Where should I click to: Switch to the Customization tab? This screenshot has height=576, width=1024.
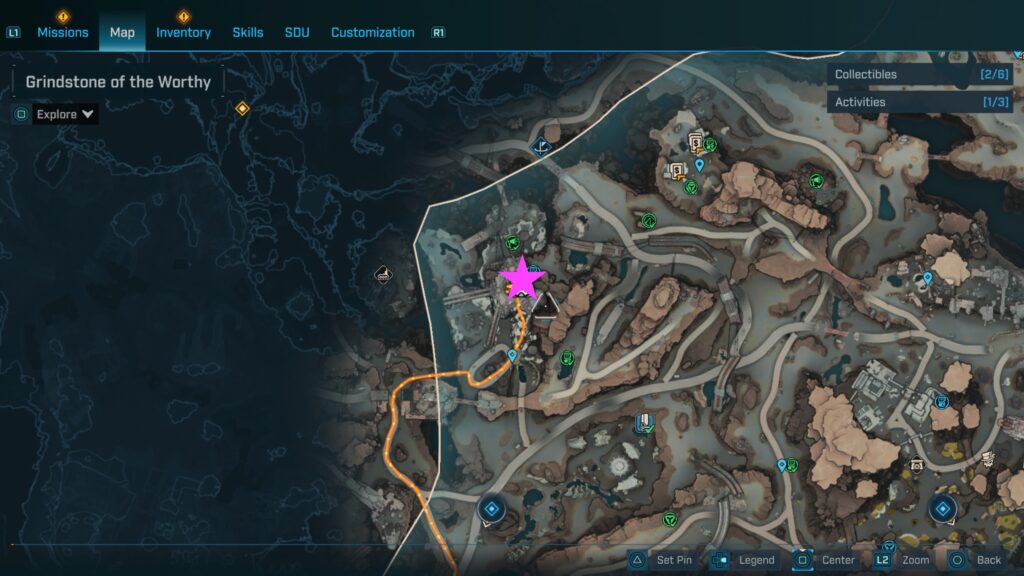pos(372,32)
